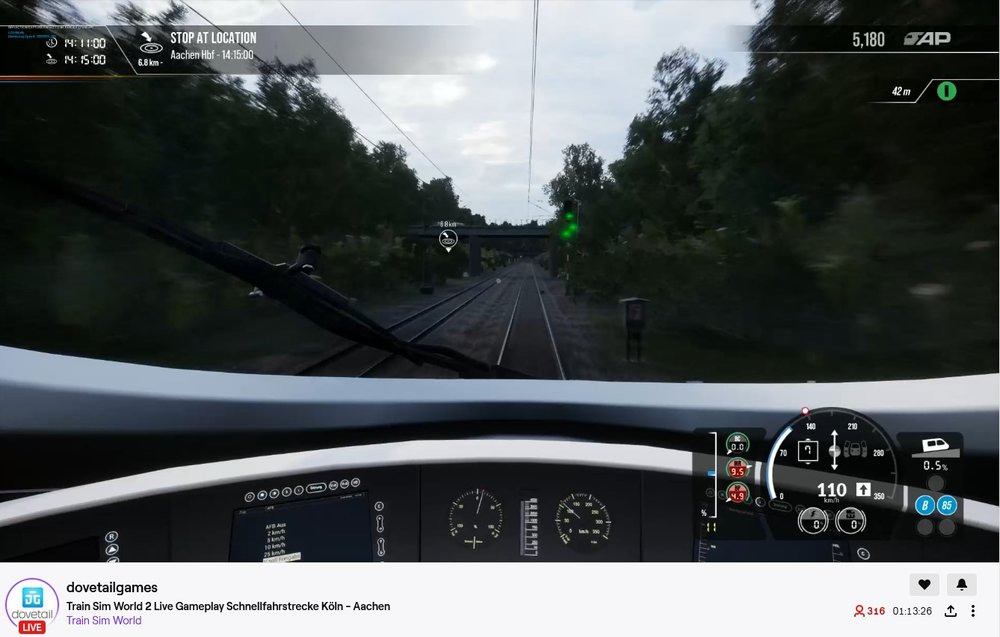Viewport: 1000px width, 637px height.
Task: Click the blue B train-type indicator
Action: [x=925, y=505]
